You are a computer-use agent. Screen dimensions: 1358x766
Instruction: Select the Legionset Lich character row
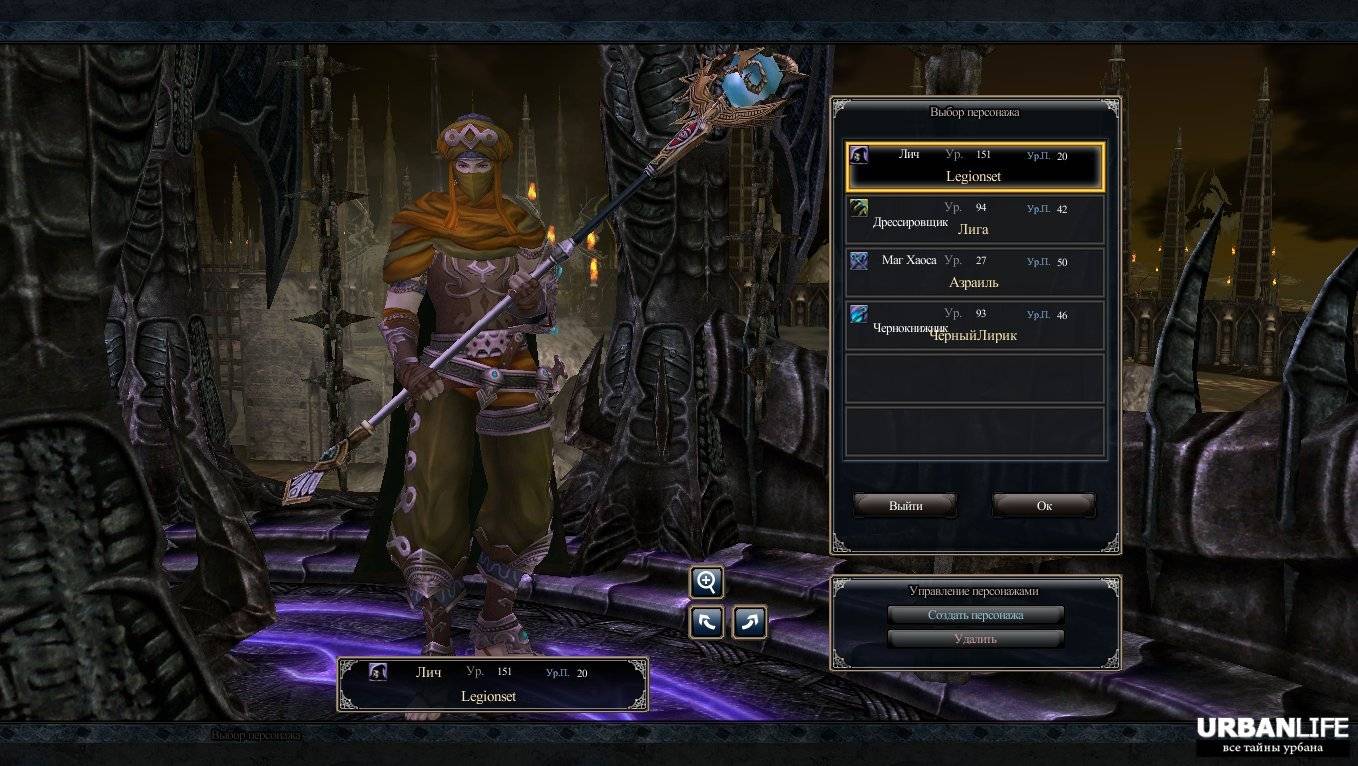tap(974, 167)
